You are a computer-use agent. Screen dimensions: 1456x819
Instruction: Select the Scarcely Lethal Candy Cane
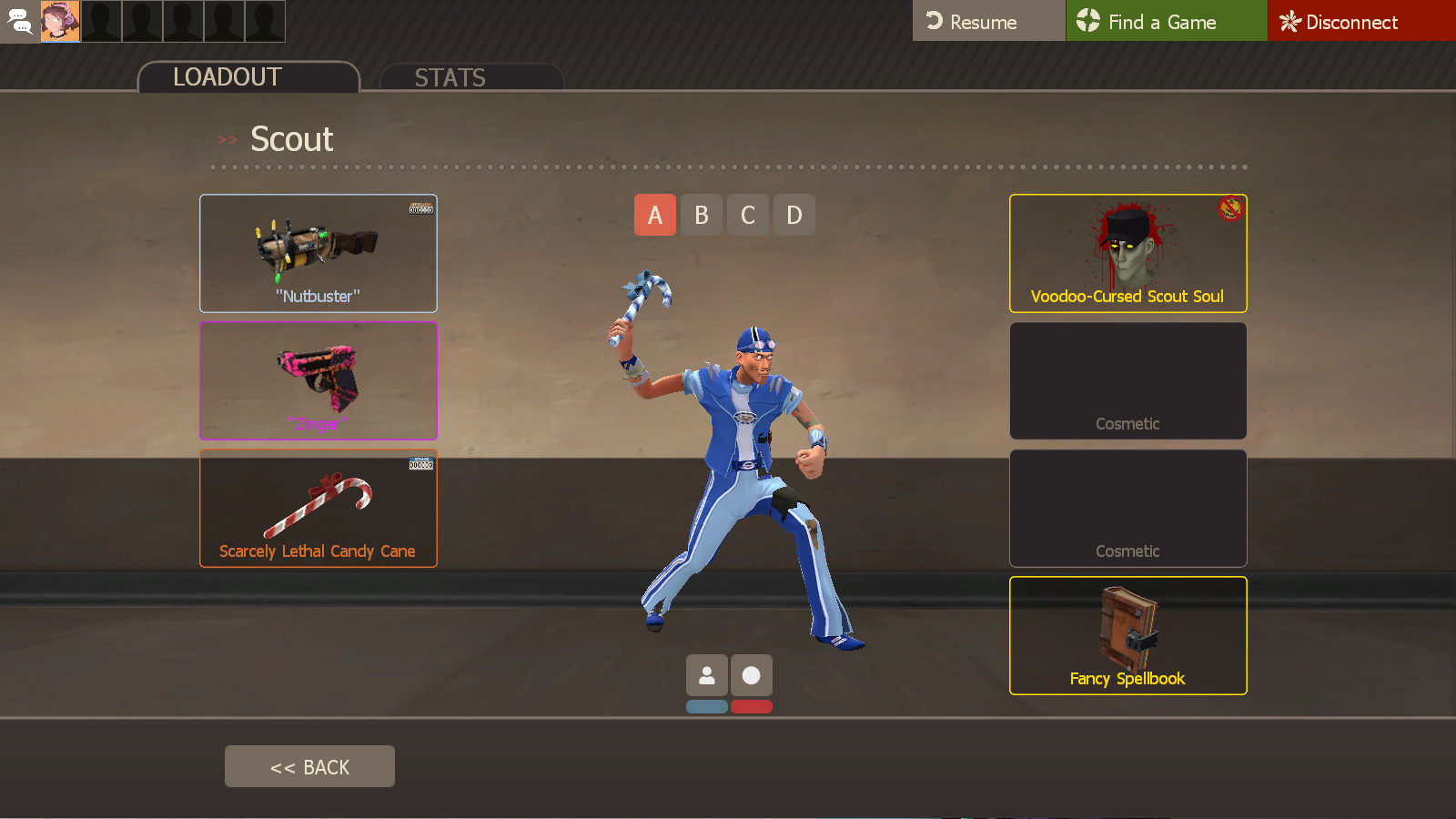pos(318,508)
